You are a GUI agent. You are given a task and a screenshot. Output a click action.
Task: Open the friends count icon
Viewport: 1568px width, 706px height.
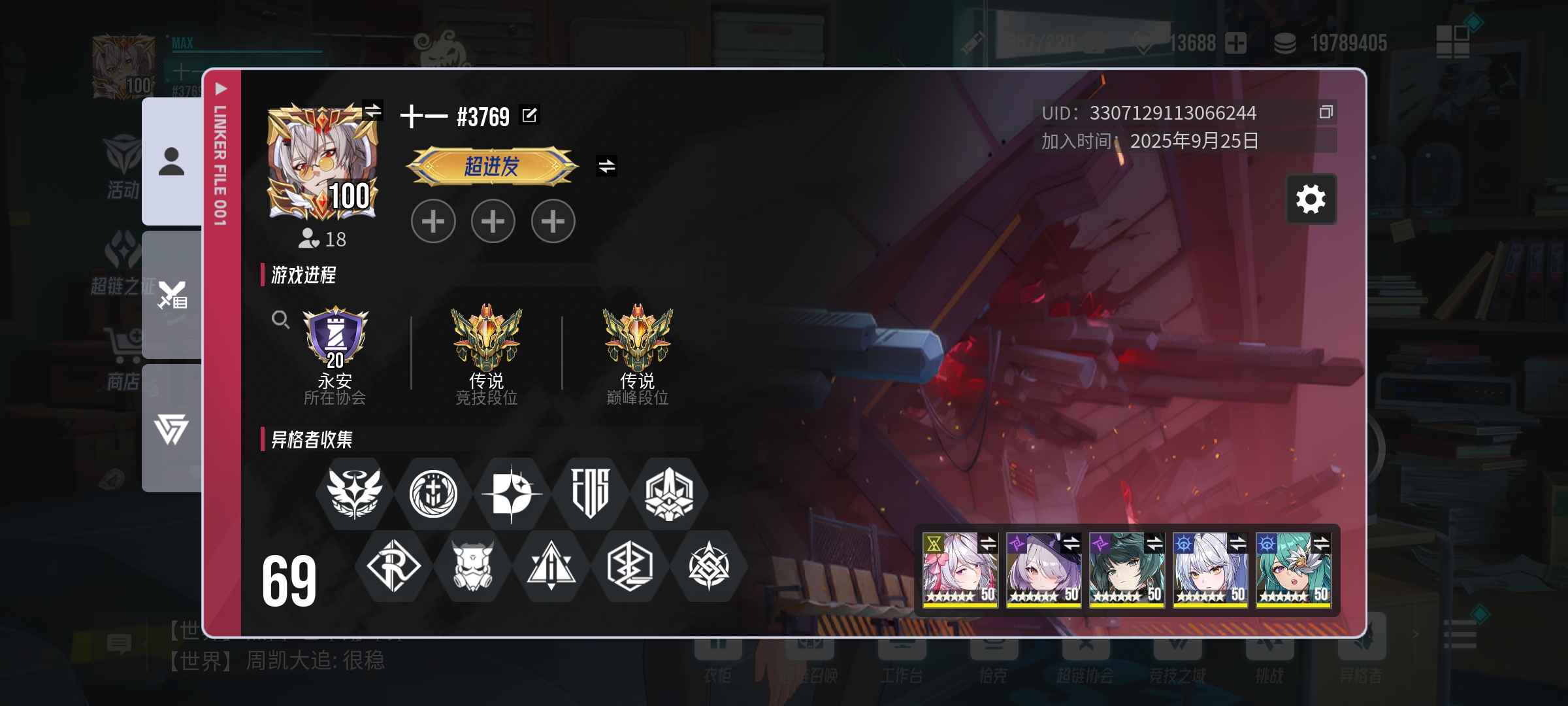(x=308, y=239)
